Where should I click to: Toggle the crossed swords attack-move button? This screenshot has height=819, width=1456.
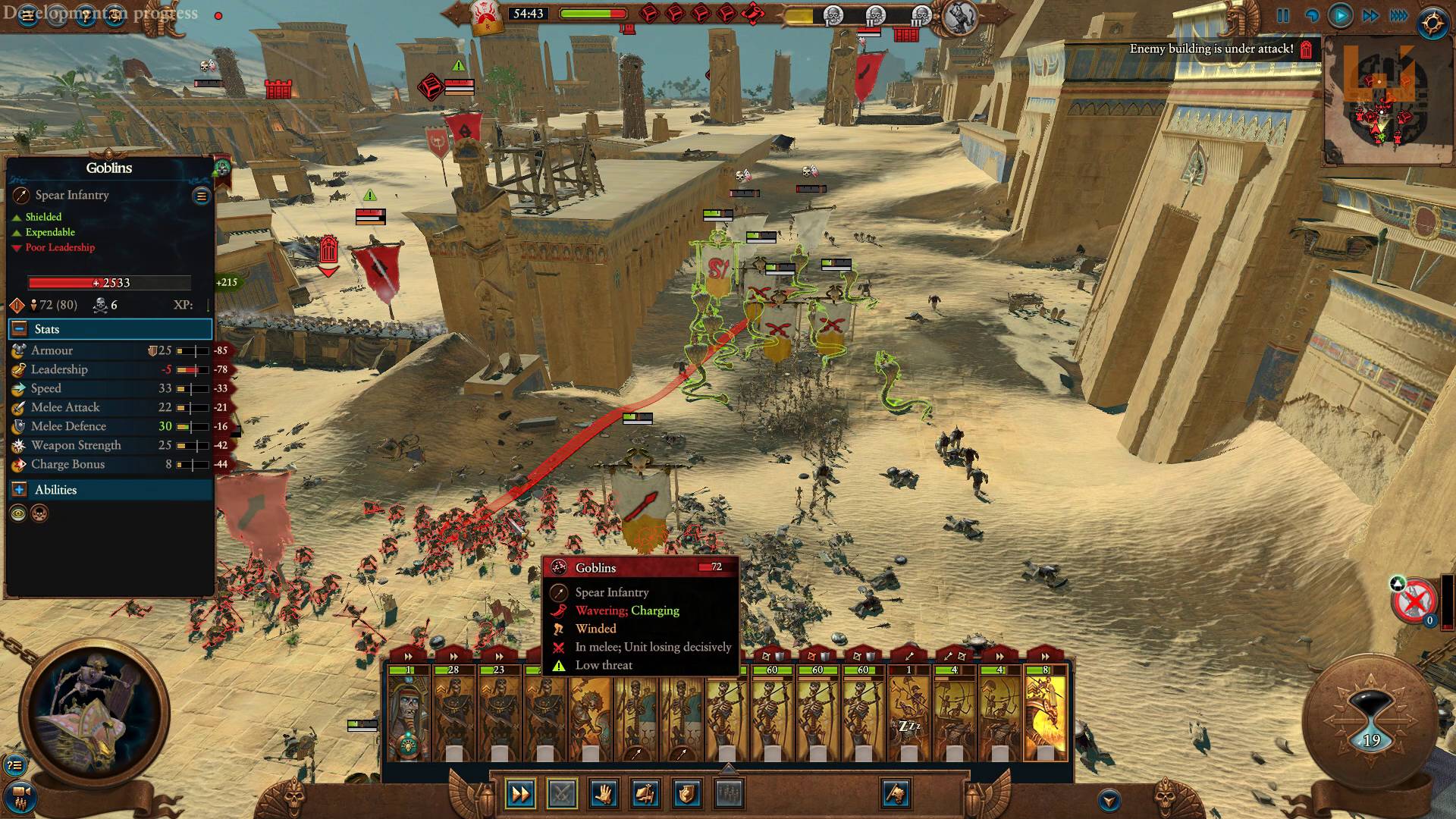point(561,795)
